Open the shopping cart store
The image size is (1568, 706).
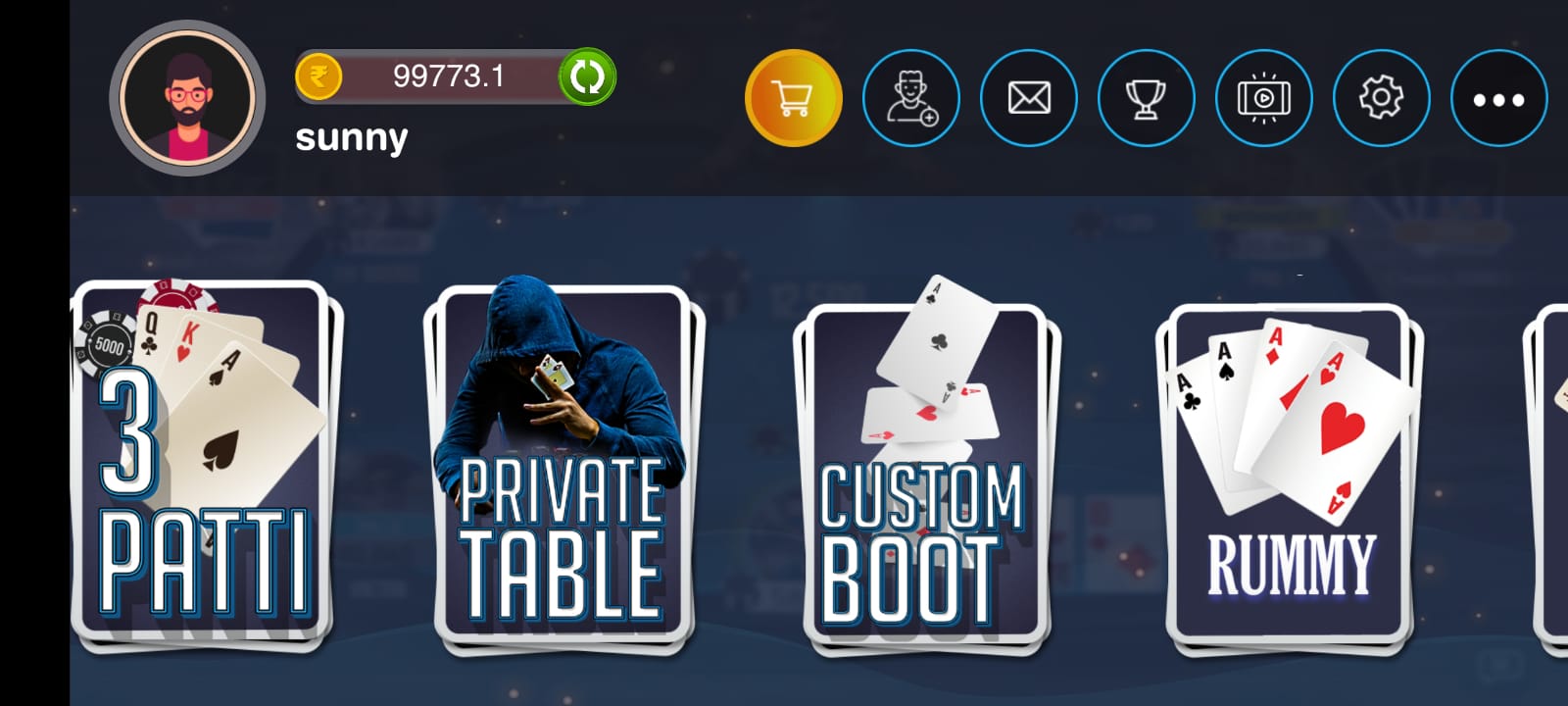tap(793, 98)
